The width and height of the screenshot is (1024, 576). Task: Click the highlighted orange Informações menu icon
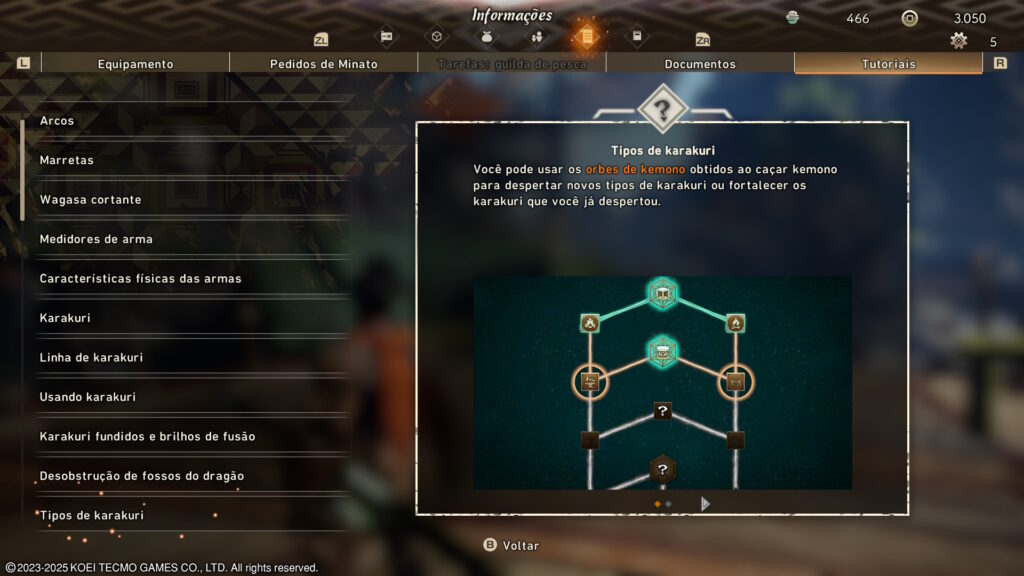tap(585, 38)
